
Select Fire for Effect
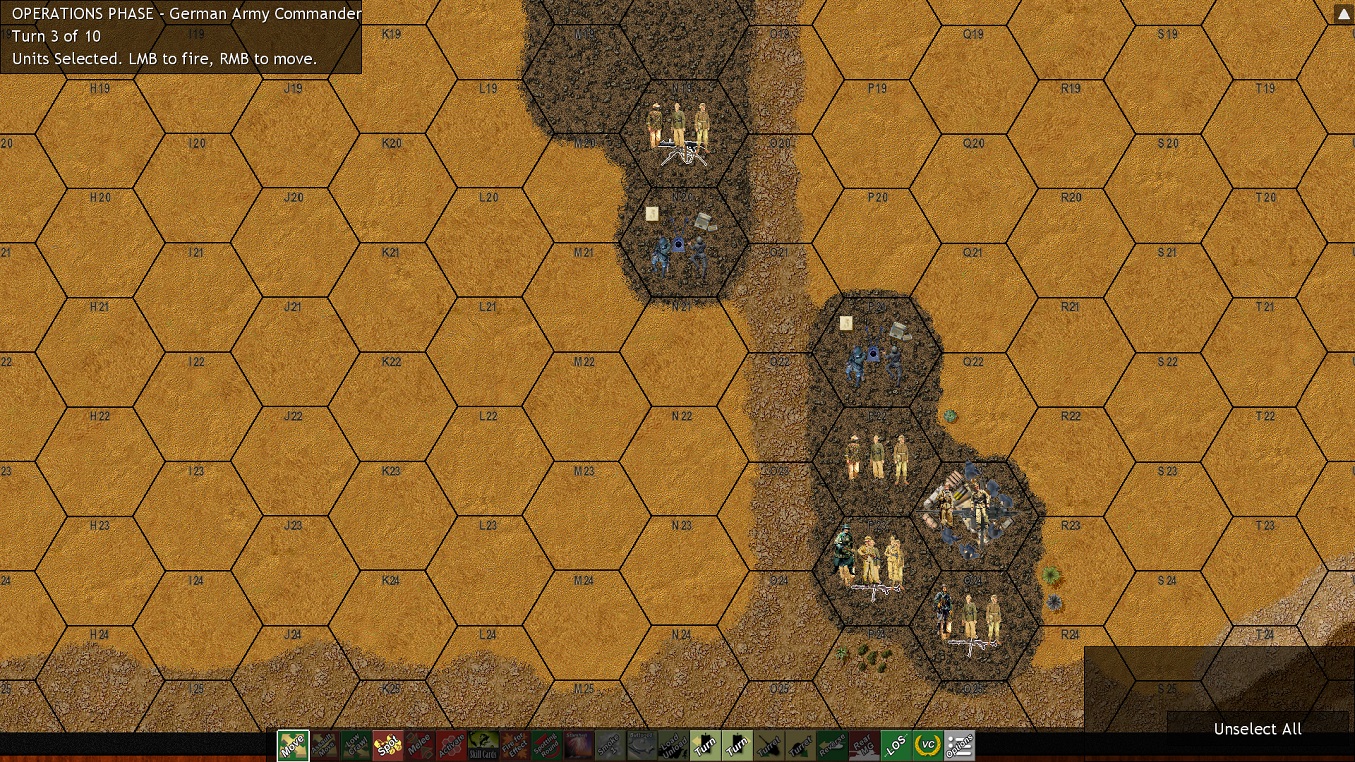pyautogui.click(x=517, y=746)
